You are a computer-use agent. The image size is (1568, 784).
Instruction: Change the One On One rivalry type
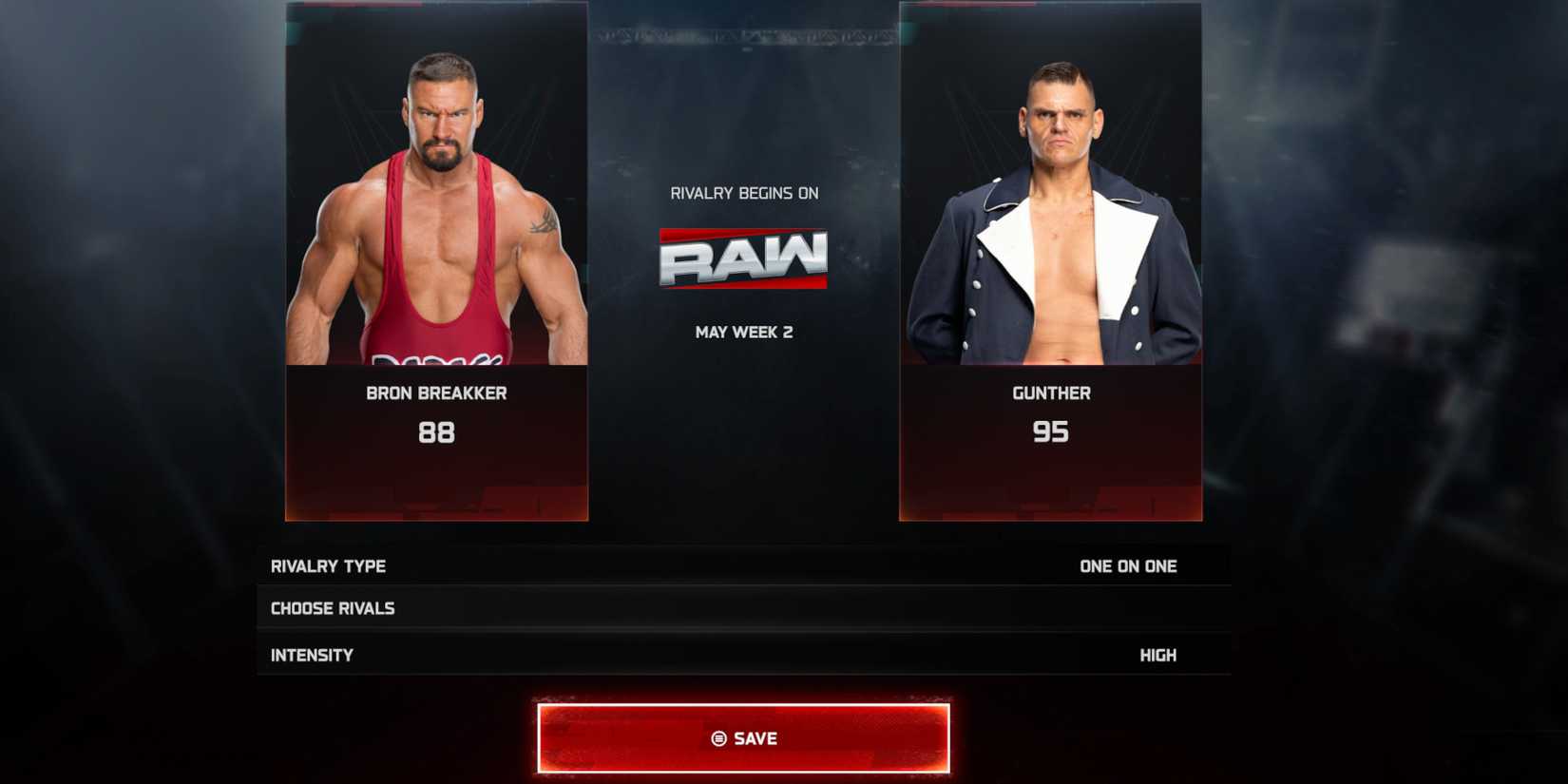(1126, 565)
